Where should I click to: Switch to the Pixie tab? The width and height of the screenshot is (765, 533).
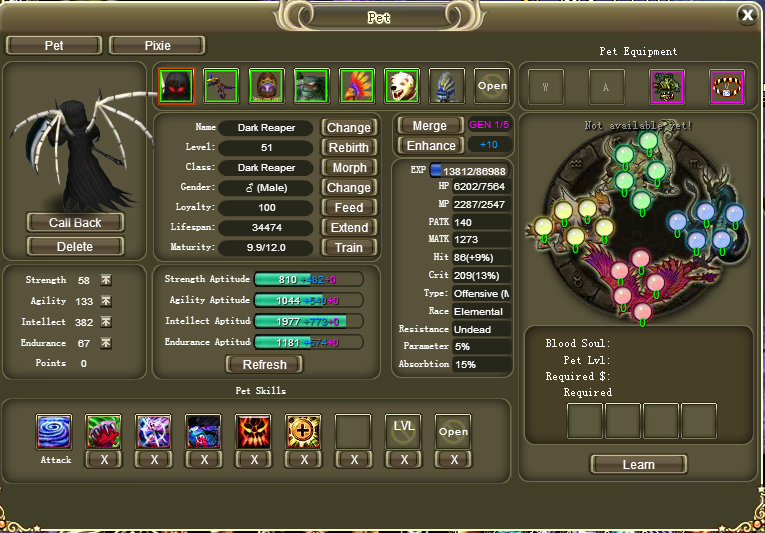157,45
